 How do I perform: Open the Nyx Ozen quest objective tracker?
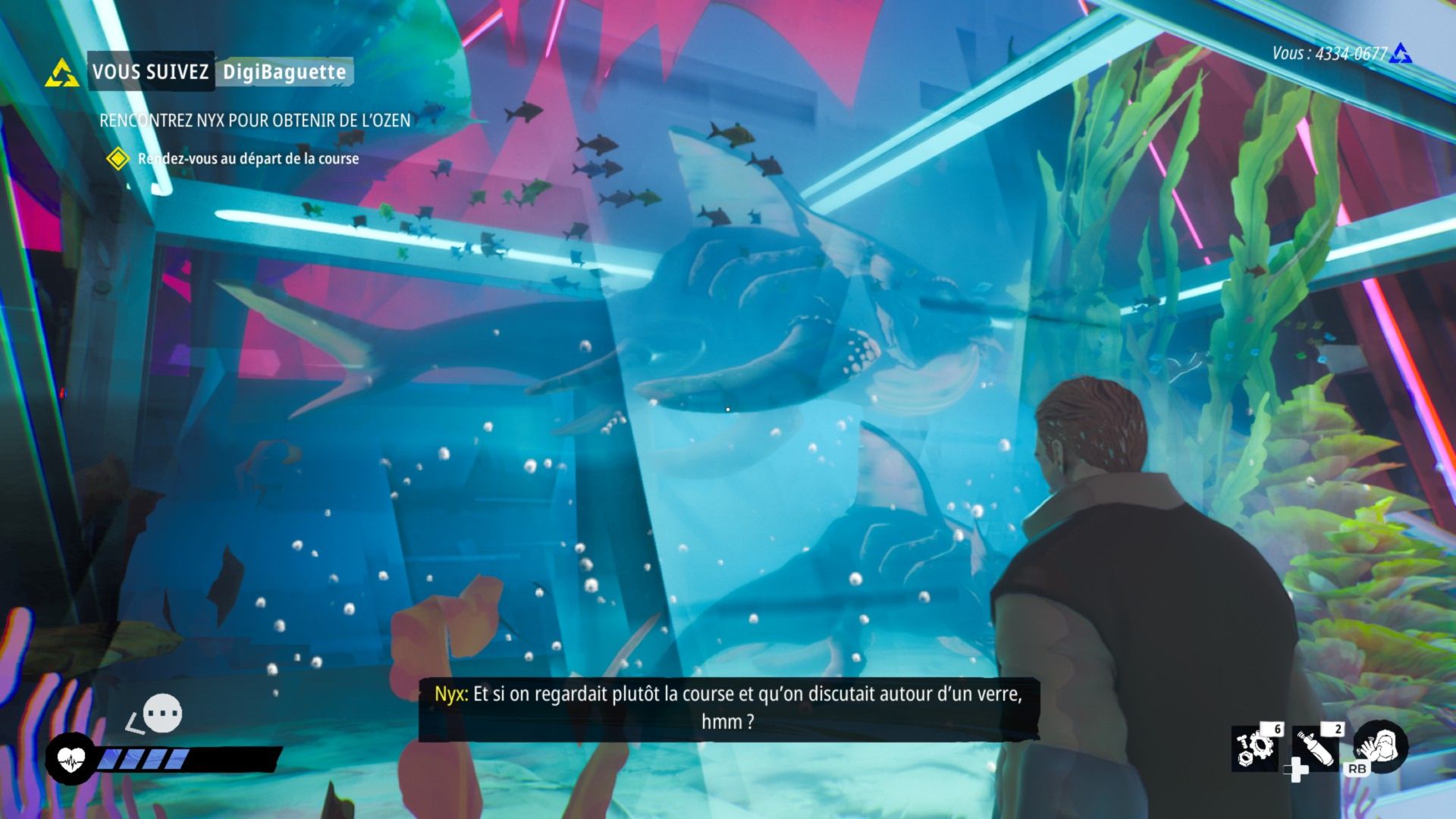pos(255,120)
